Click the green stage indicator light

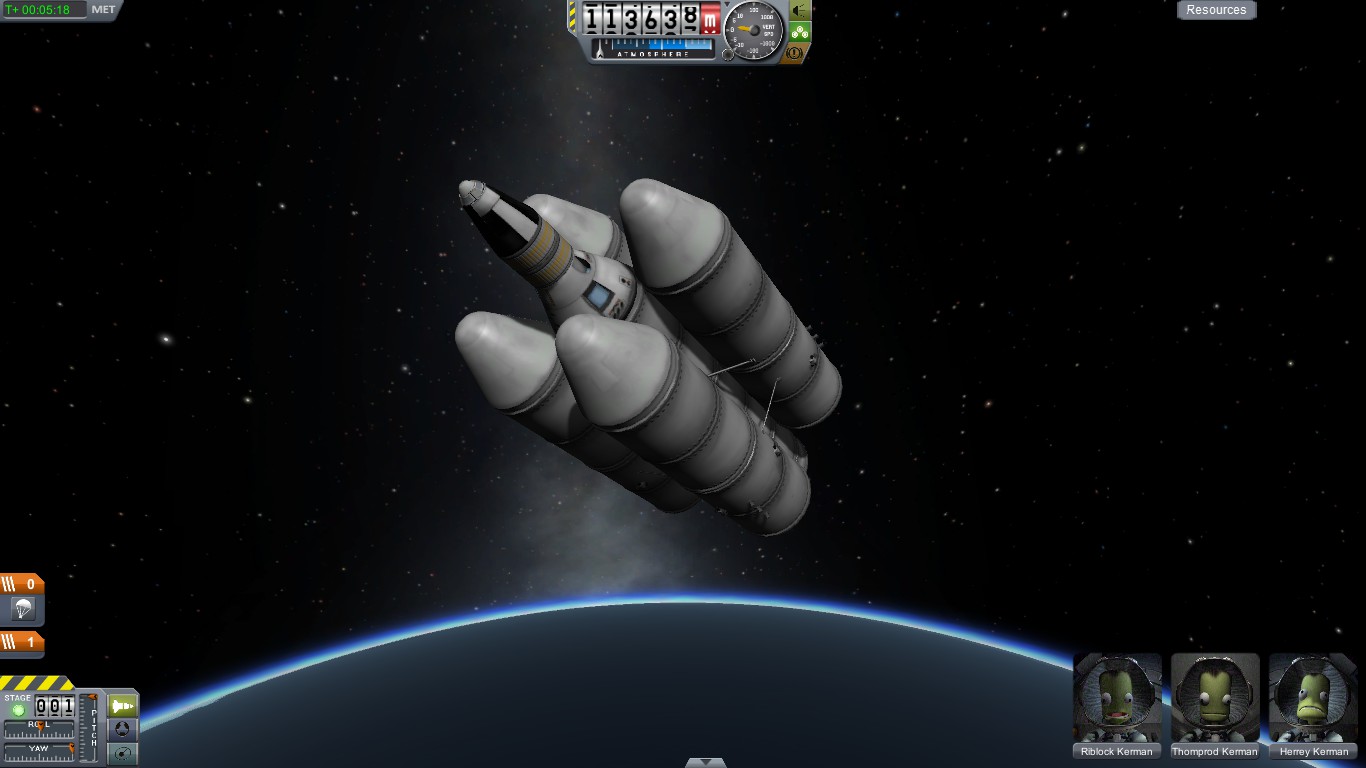pos(18,710)
